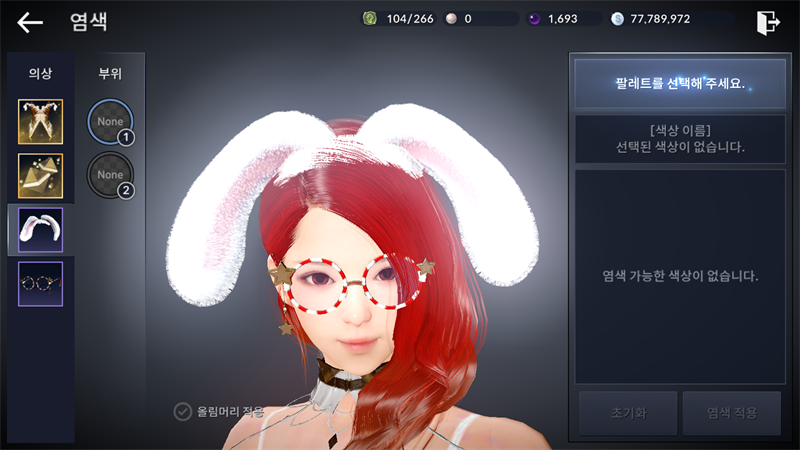This screenshot has width=800, height=450.
Task: Toggle the 올림머리 적용 checkbox
Action: tap(183, 411)
